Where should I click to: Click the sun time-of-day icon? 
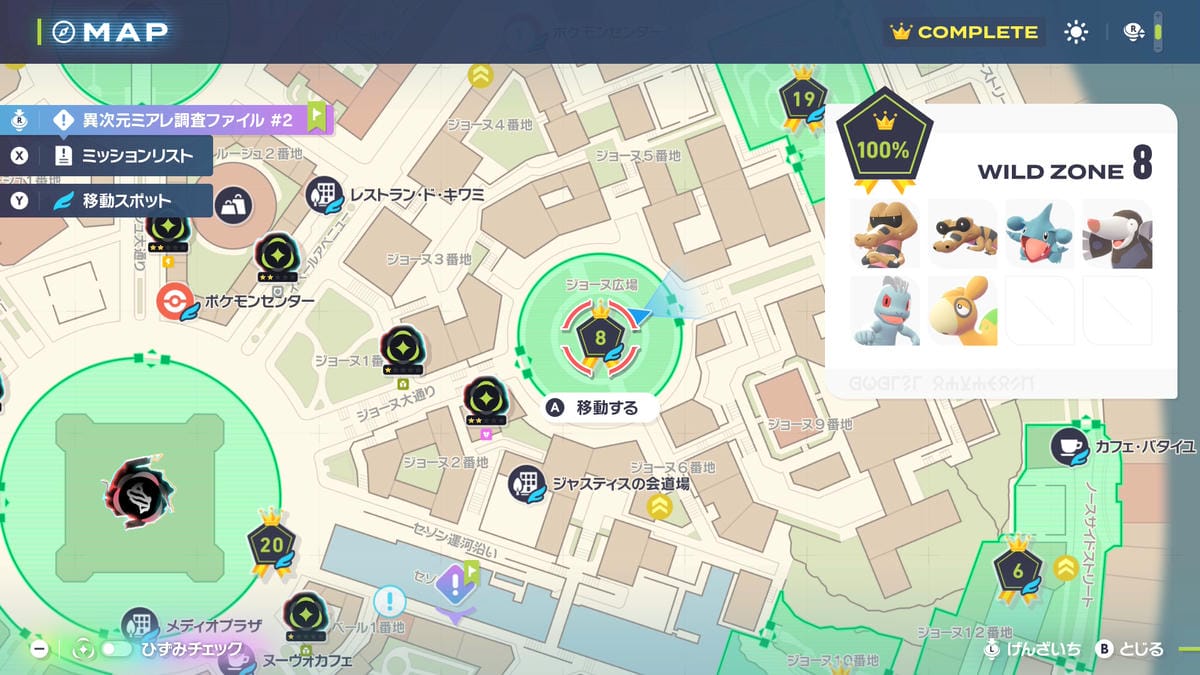point(1076,32)
